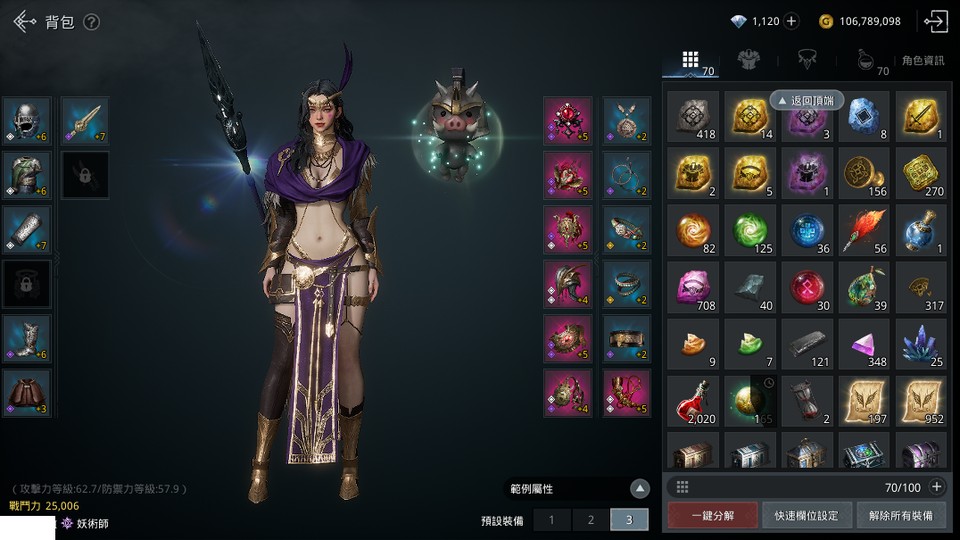Select the equipped boots slot

click(27, 338)
